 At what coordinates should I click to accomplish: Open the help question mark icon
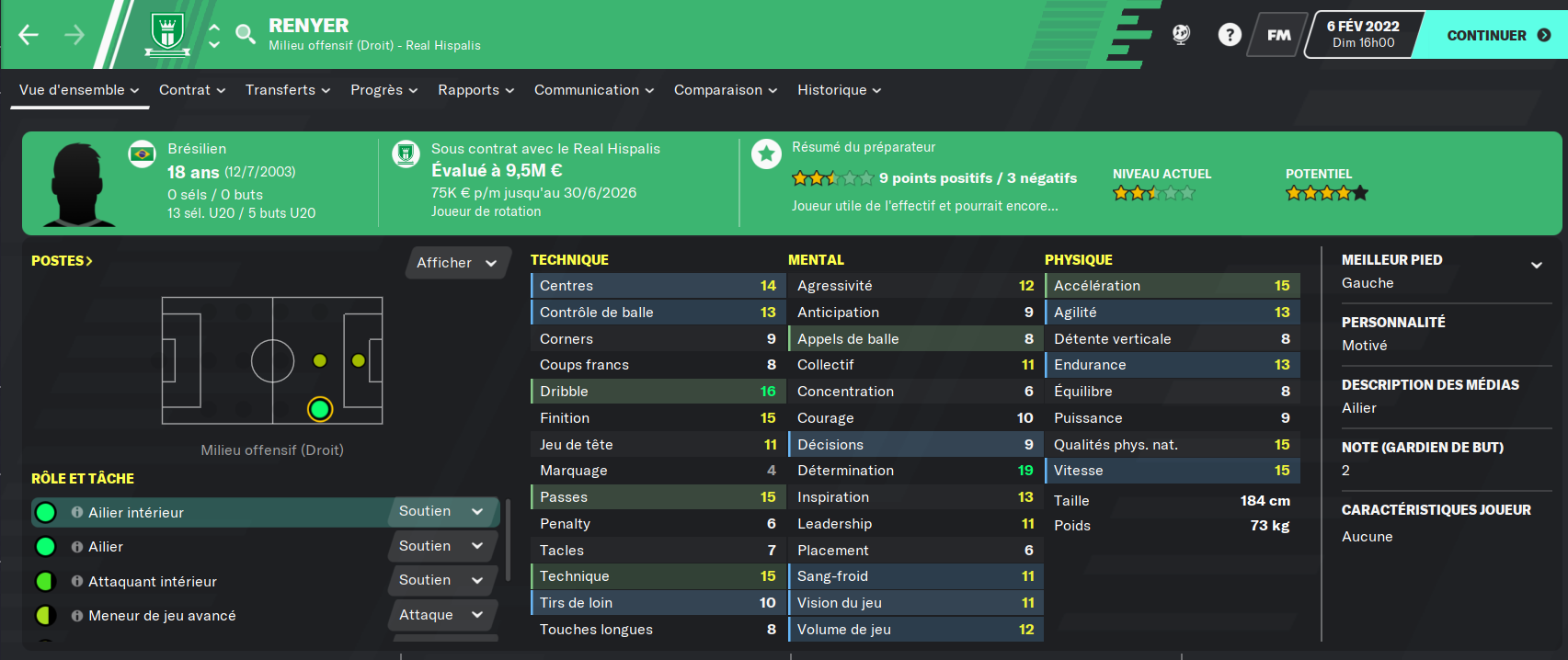[1230, 35]
